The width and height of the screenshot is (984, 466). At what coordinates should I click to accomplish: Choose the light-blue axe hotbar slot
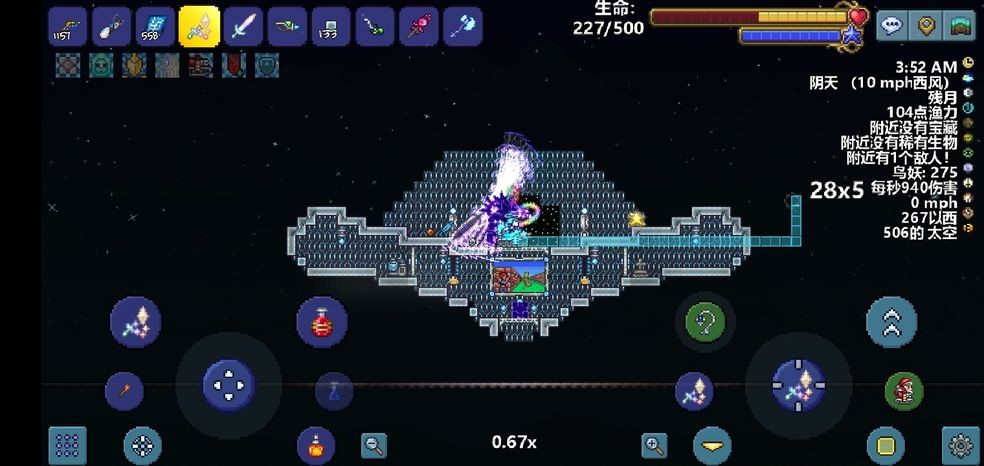[462, 27]
